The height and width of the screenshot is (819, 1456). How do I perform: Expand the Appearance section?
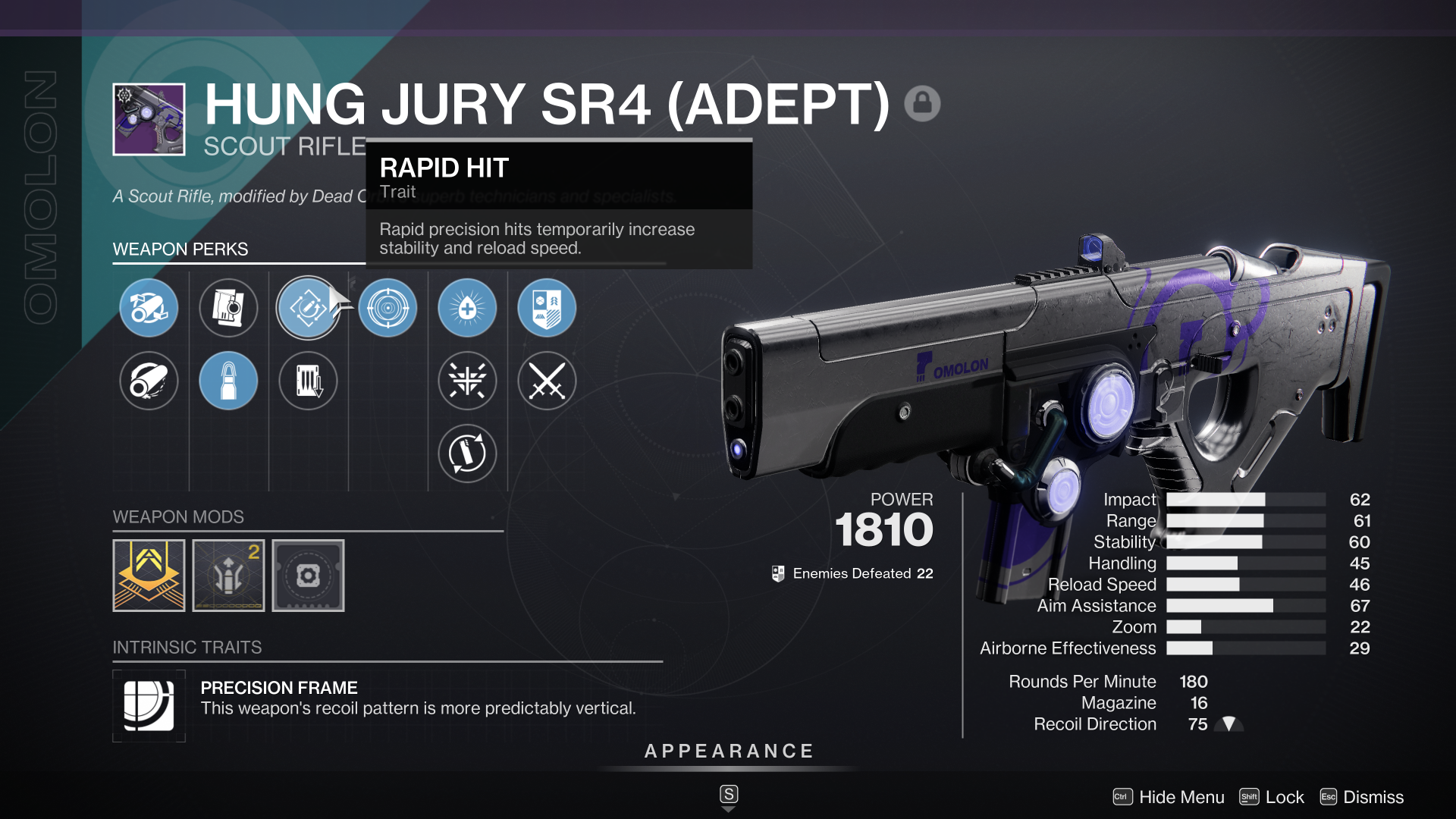[728, 752]
